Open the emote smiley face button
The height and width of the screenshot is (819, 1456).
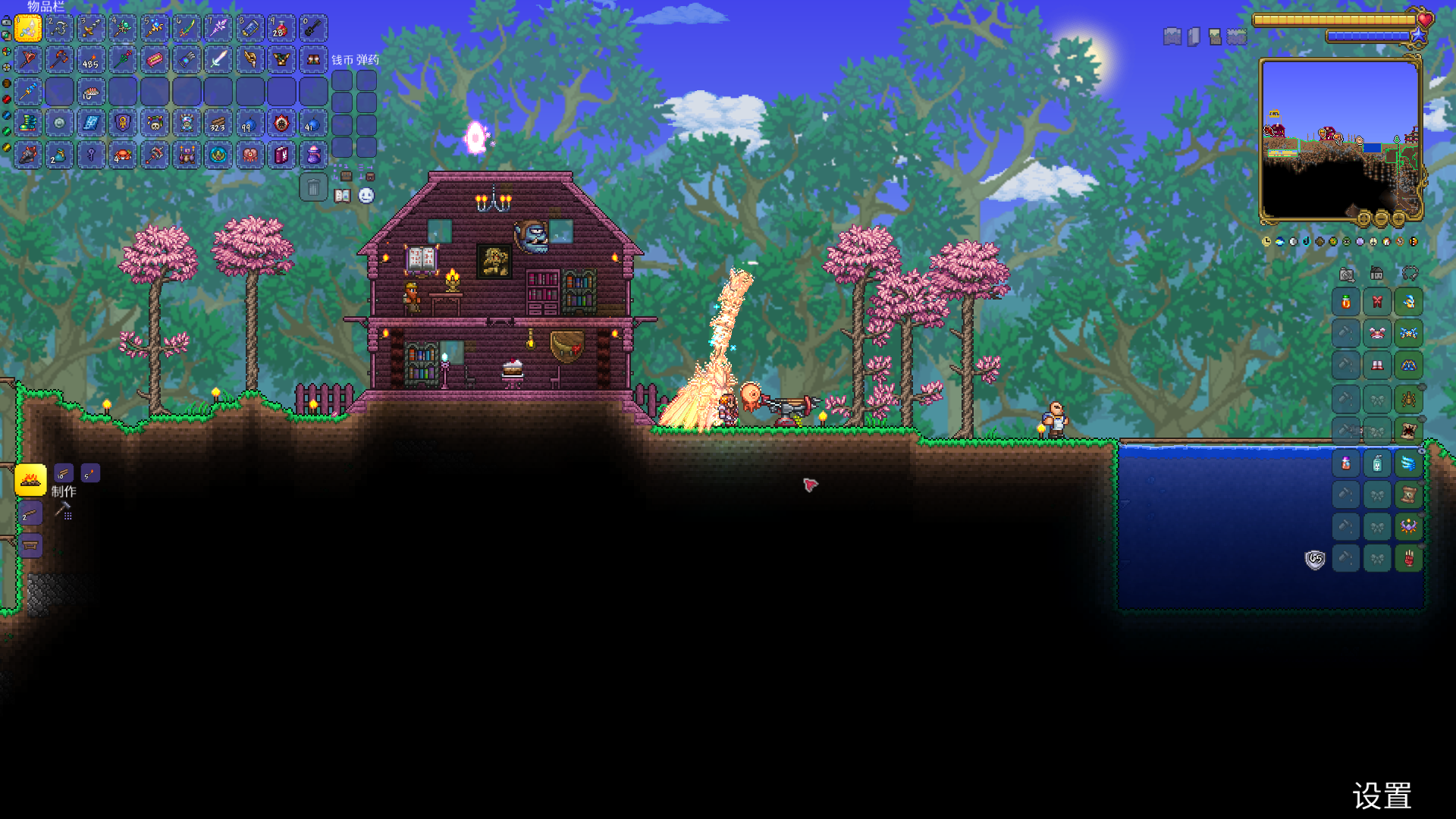tap(366, 196)
